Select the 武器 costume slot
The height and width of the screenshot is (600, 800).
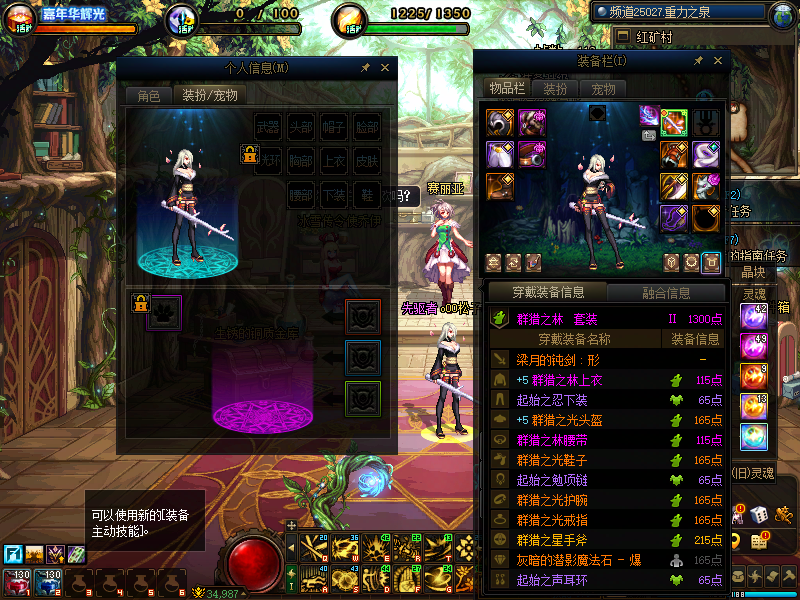click(268, 127)
